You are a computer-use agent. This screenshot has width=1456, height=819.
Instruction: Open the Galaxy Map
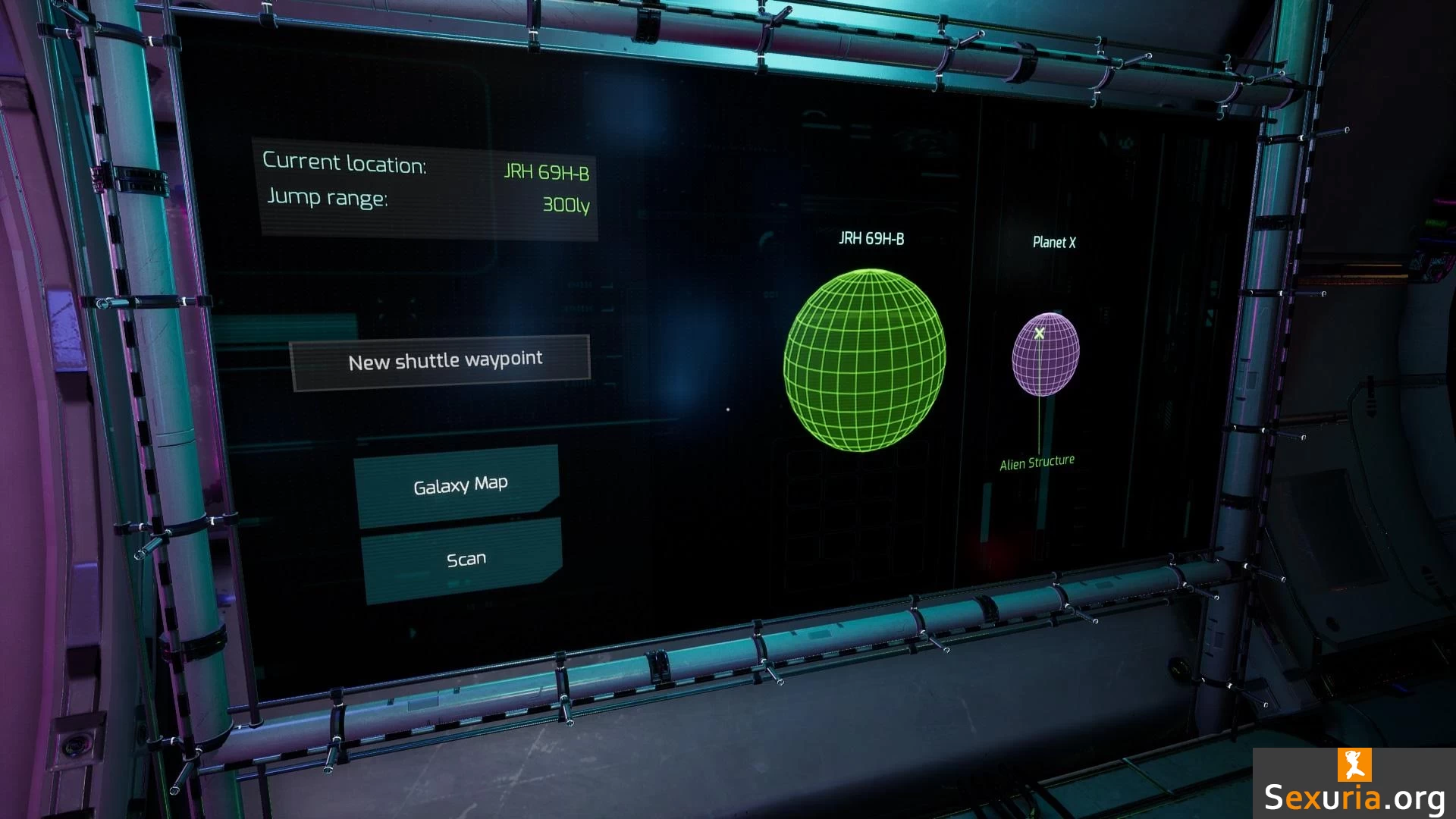459,485
